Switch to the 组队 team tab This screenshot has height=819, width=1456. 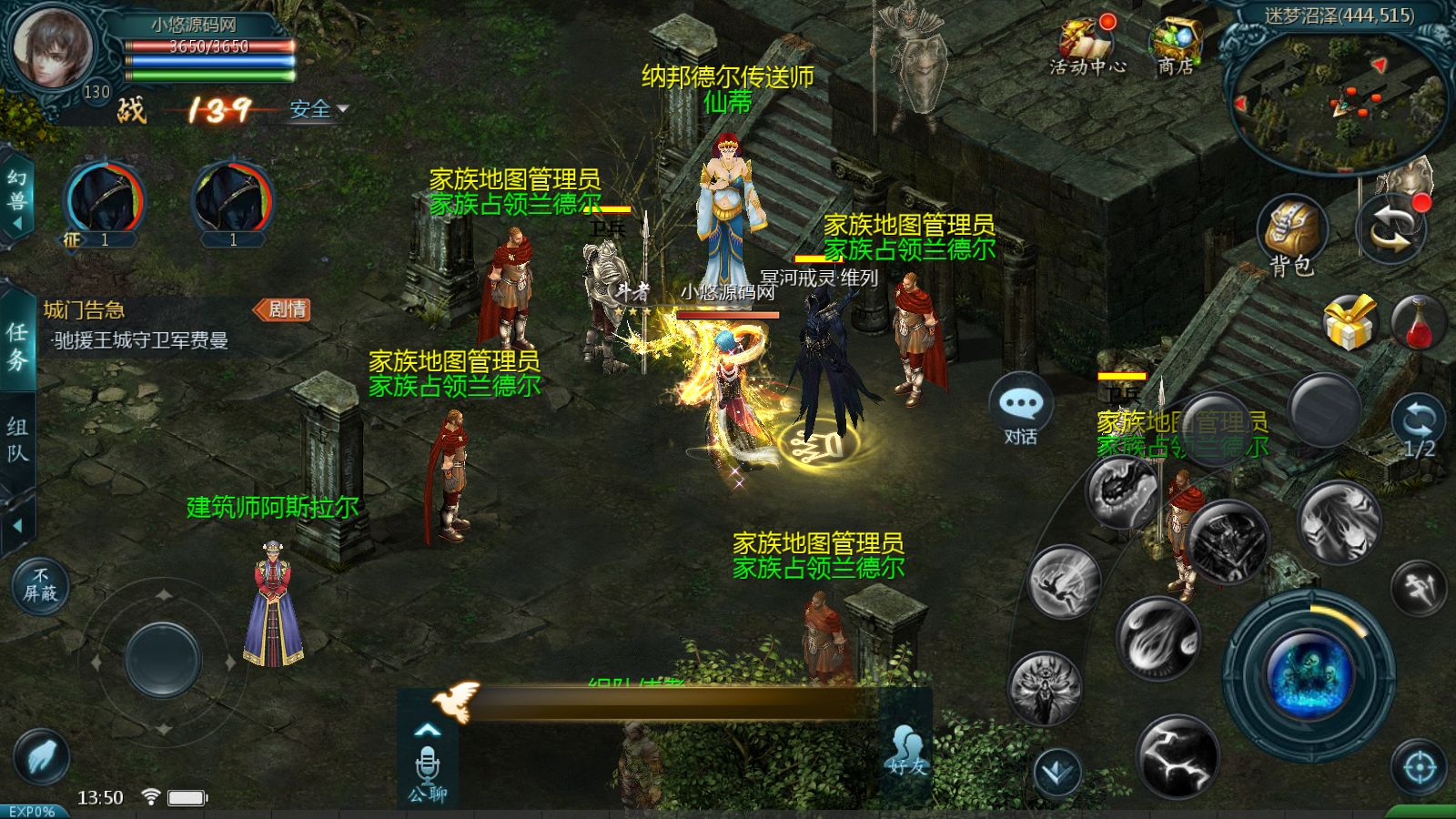17,440
